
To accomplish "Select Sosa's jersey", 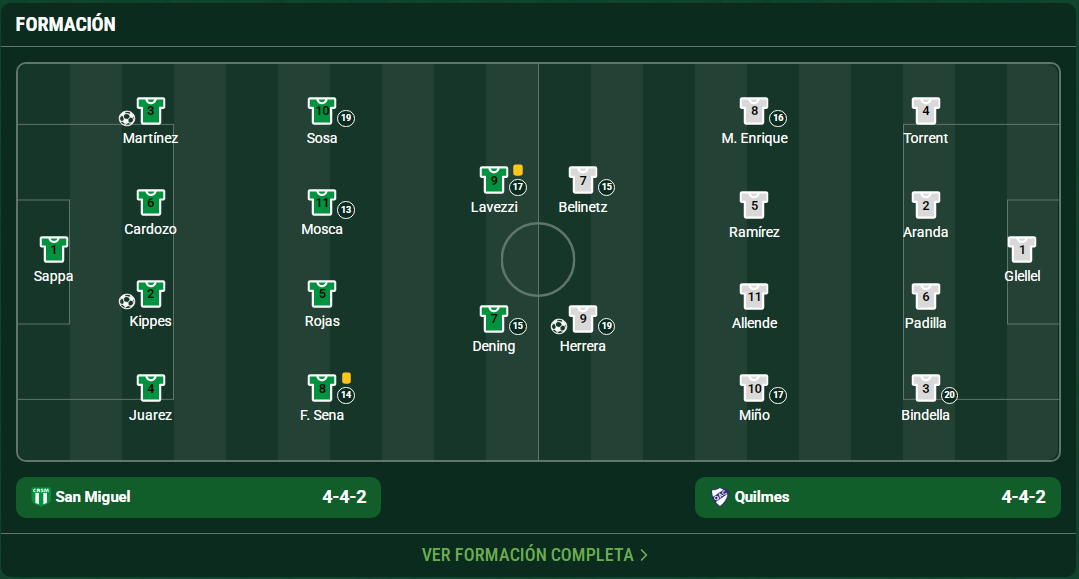I will click(321, 111).
